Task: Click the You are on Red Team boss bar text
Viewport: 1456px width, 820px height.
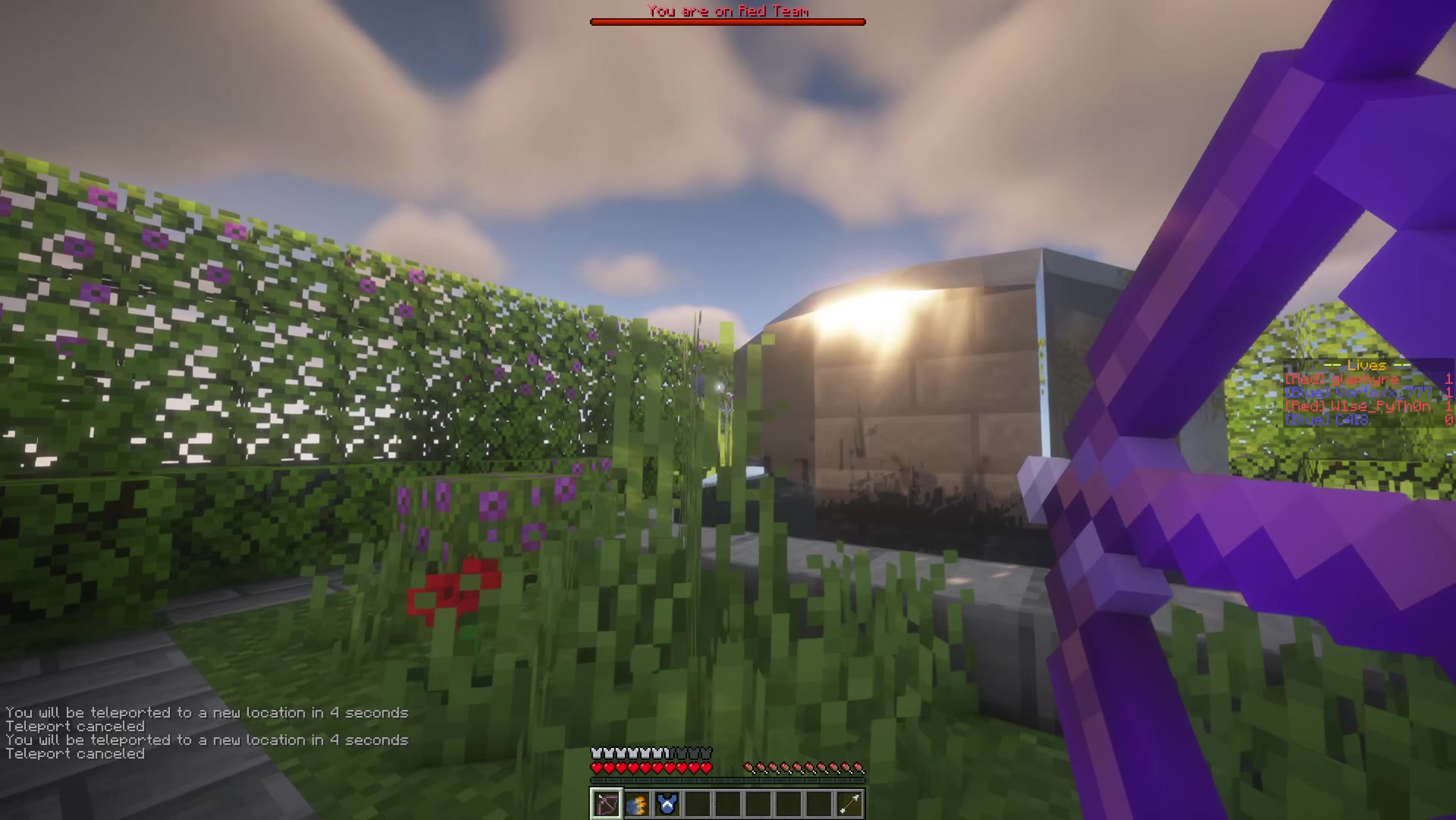Action: pyautogui.click(x=727, y=11)
